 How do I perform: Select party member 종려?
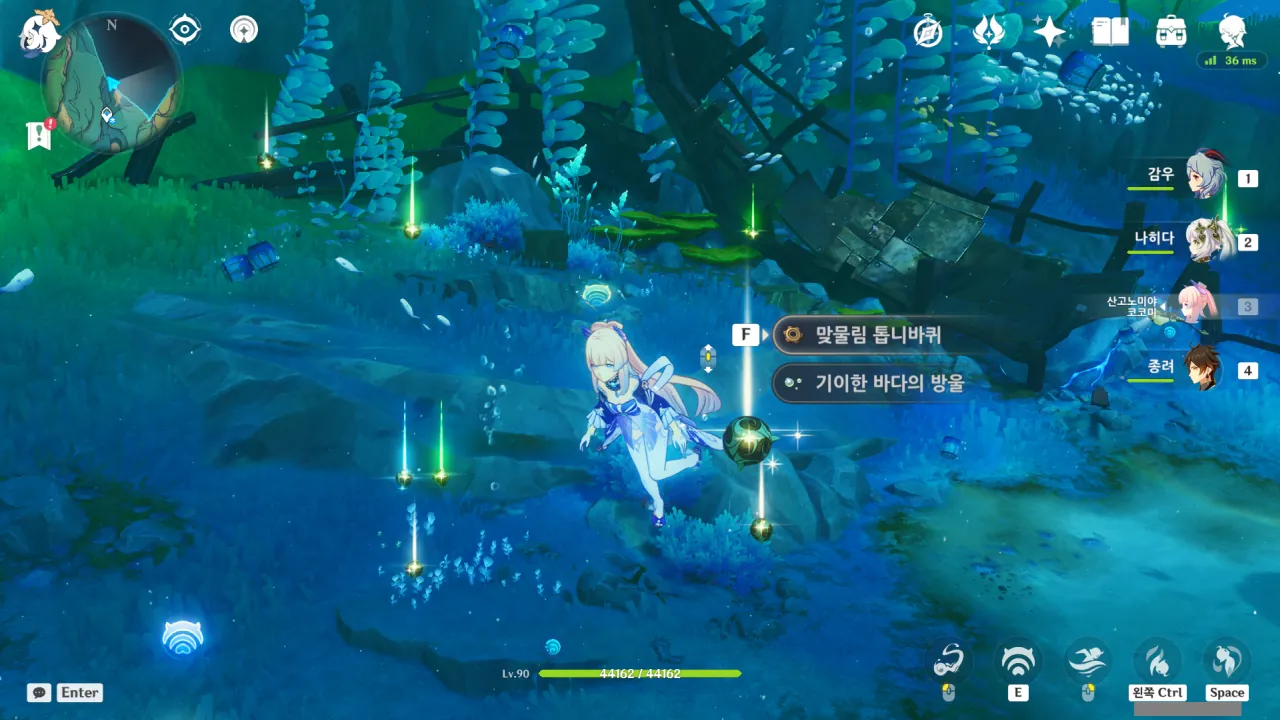[x=1204, y=369]
